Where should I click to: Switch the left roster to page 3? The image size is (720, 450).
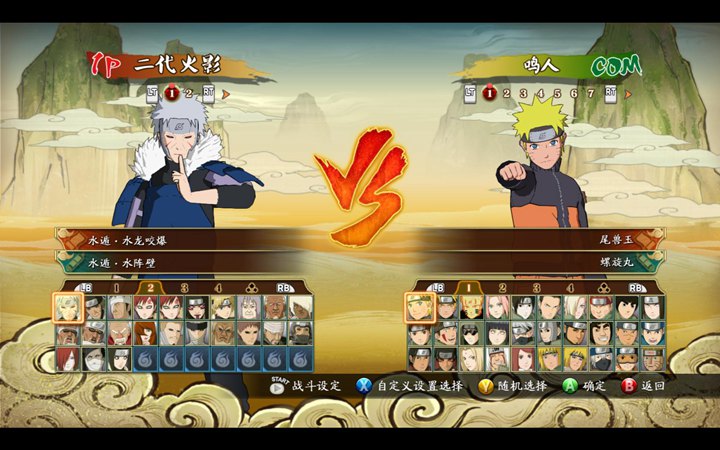pyautogui.click(x=183, y=289)
